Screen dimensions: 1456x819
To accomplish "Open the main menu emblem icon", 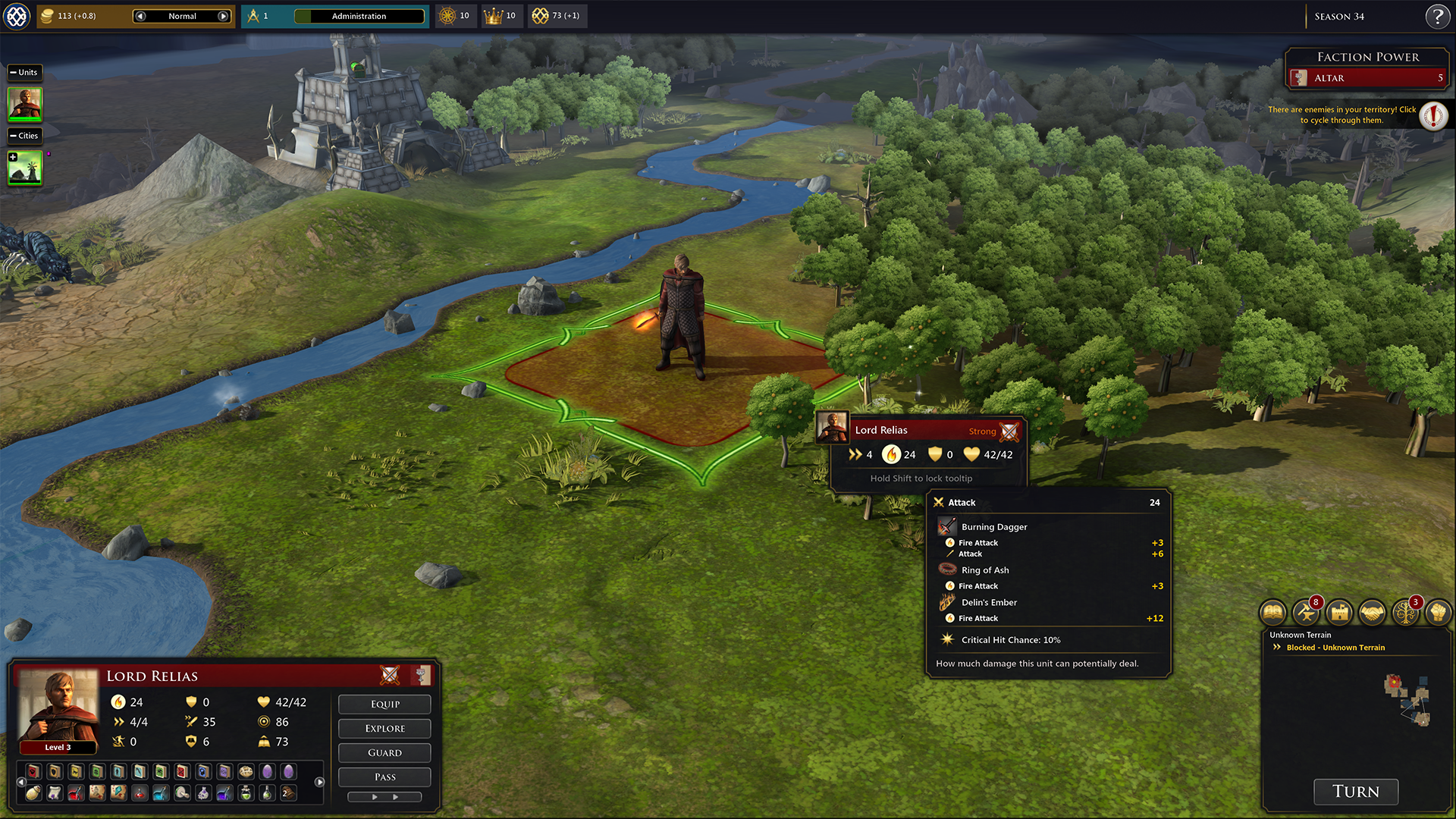I will pos(17,16).
